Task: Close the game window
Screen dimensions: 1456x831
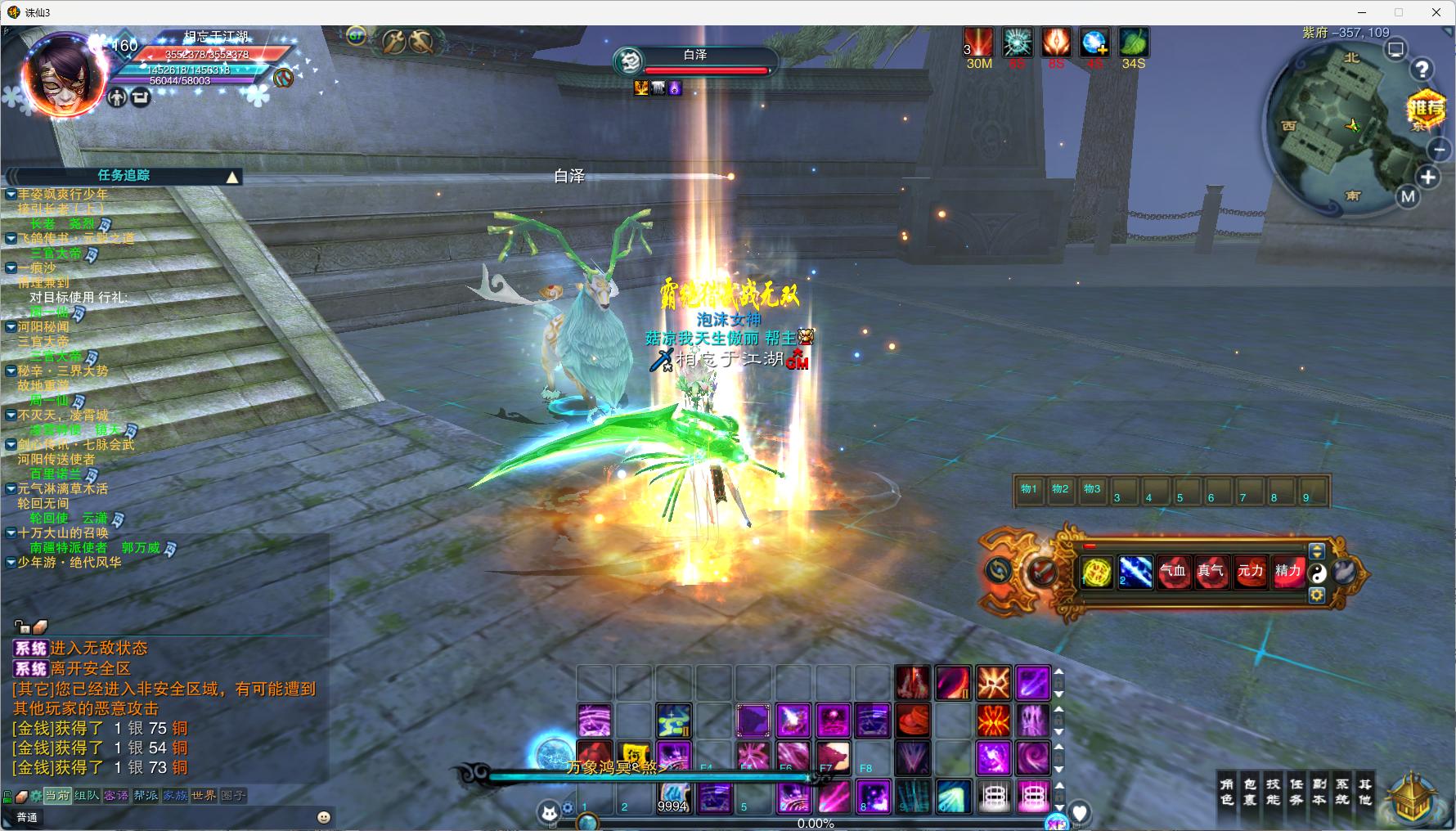Action: click(x=1436, y=12)
